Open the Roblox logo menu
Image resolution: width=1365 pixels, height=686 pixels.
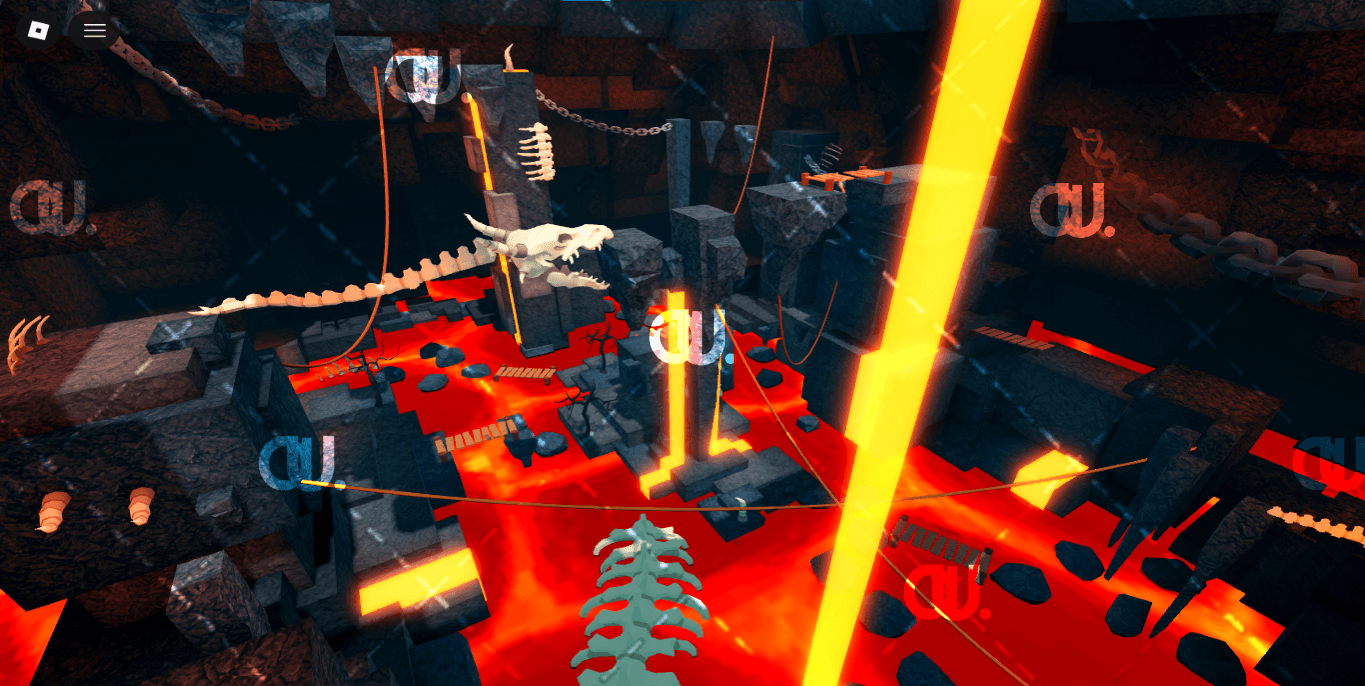38,30
